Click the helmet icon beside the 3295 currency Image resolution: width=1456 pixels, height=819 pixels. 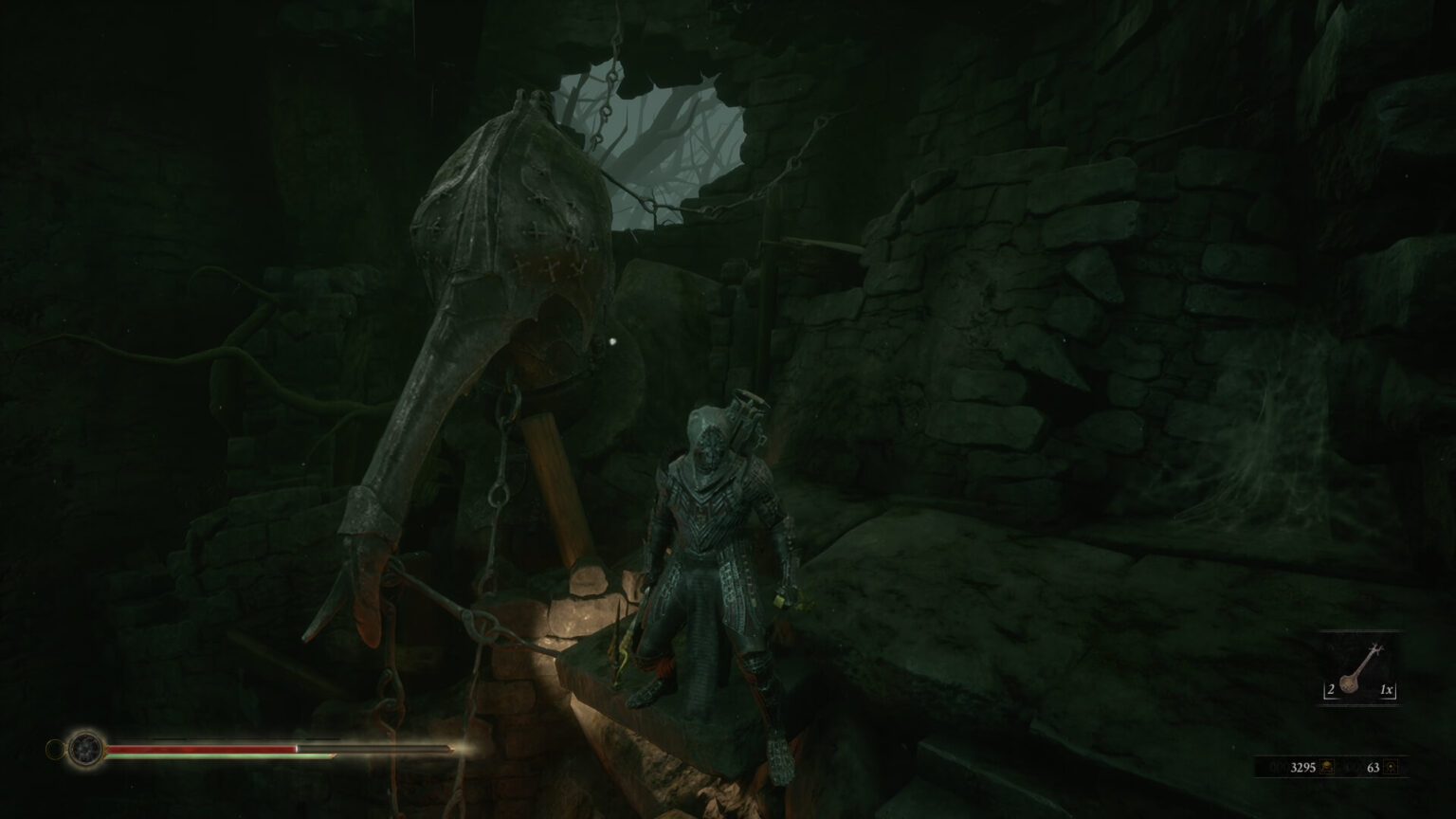[x=1327, y=767]
